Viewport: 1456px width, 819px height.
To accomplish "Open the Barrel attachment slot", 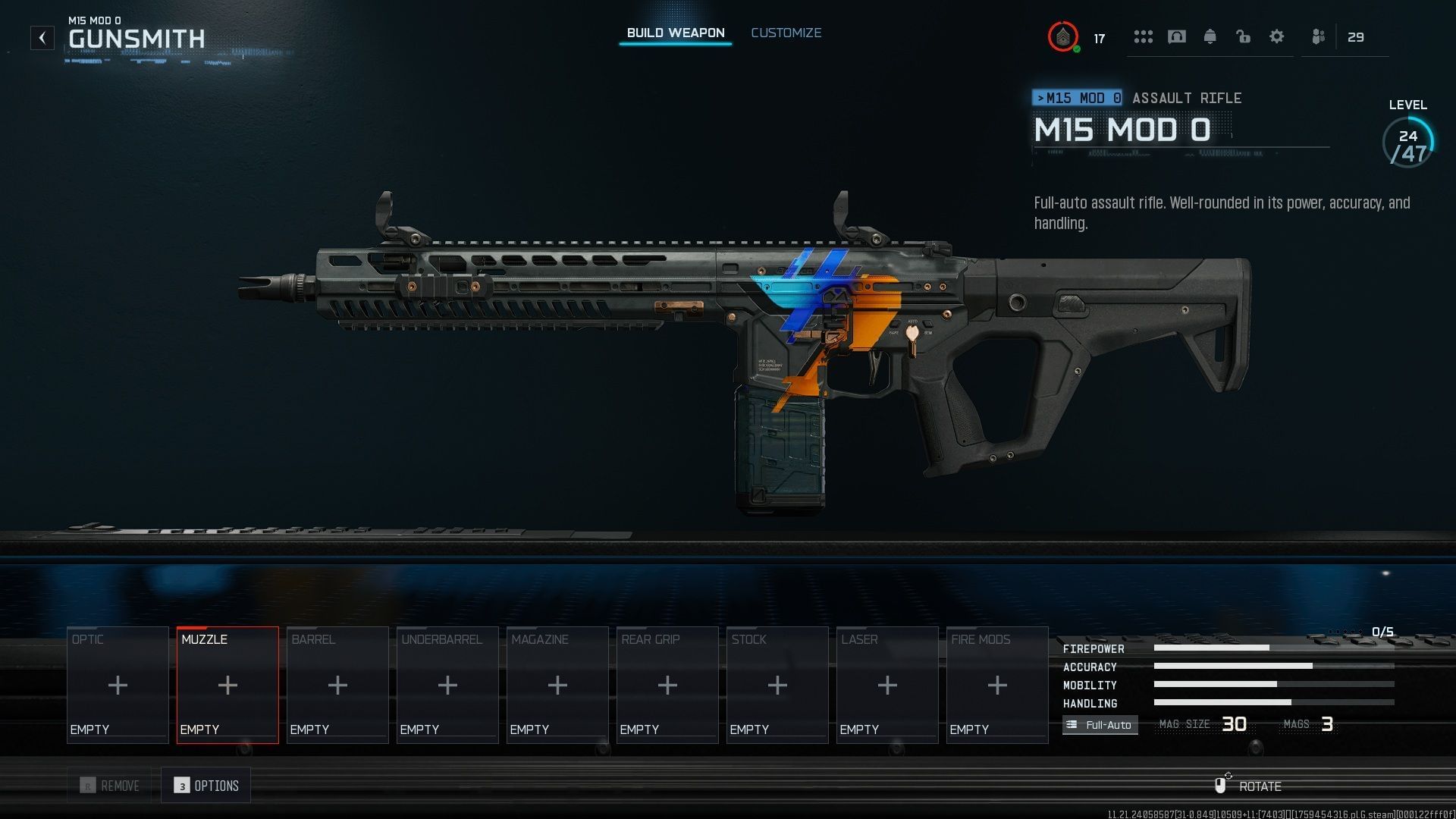I will pyautogui.click(x=337, y=685).
